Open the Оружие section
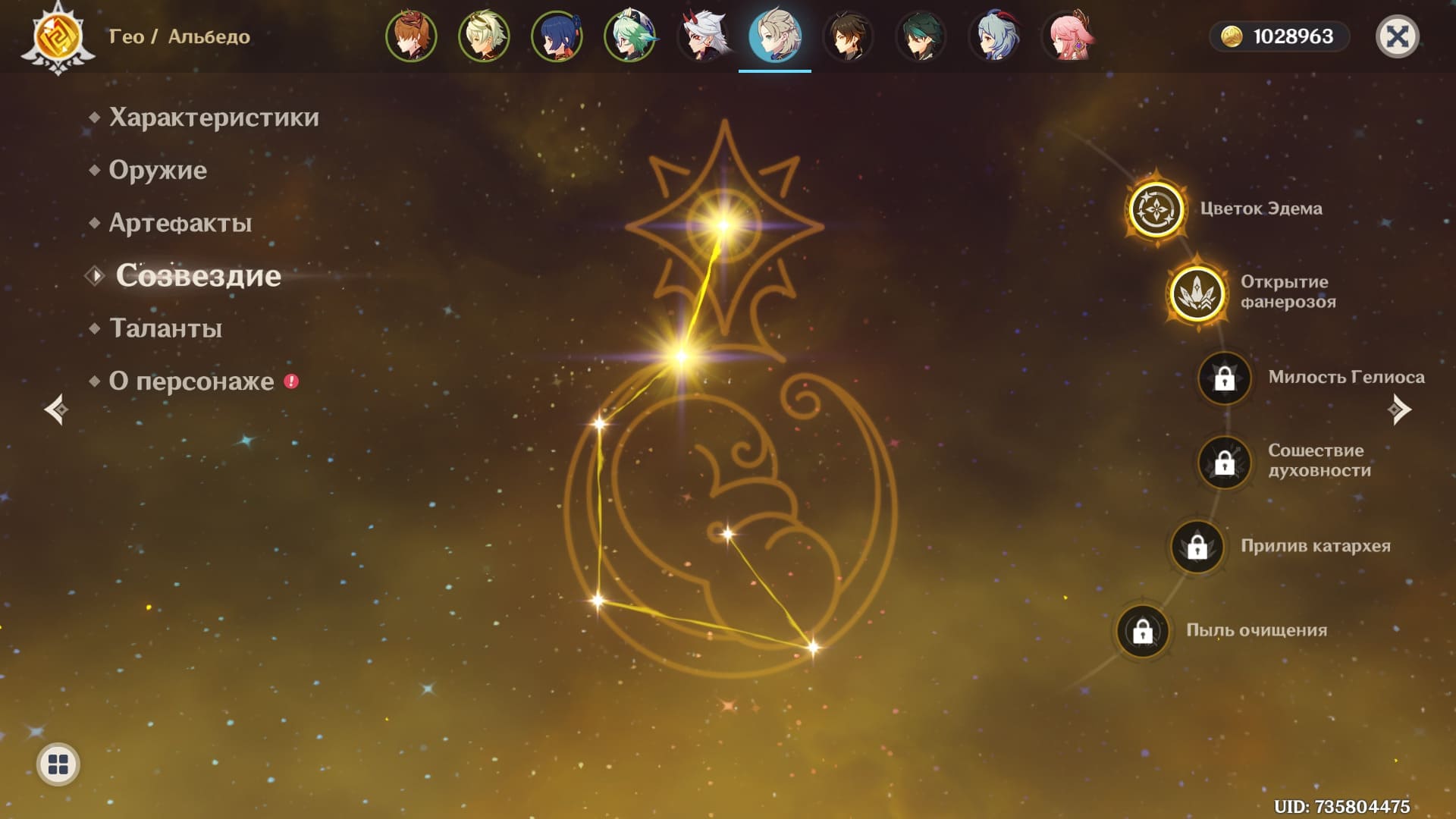This screenshot has height=819, width=1456. 158,170
